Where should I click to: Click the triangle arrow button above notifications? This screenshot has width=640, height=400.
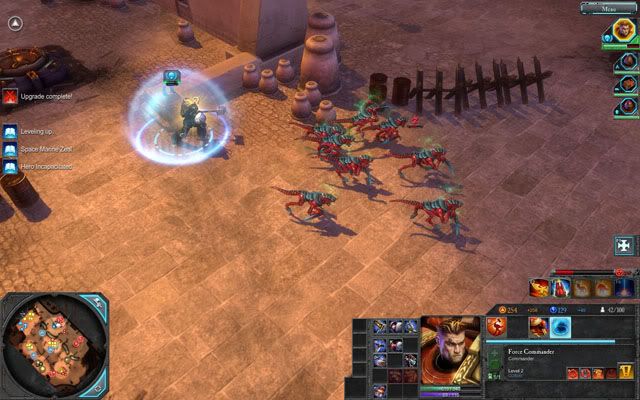point(14,27)
